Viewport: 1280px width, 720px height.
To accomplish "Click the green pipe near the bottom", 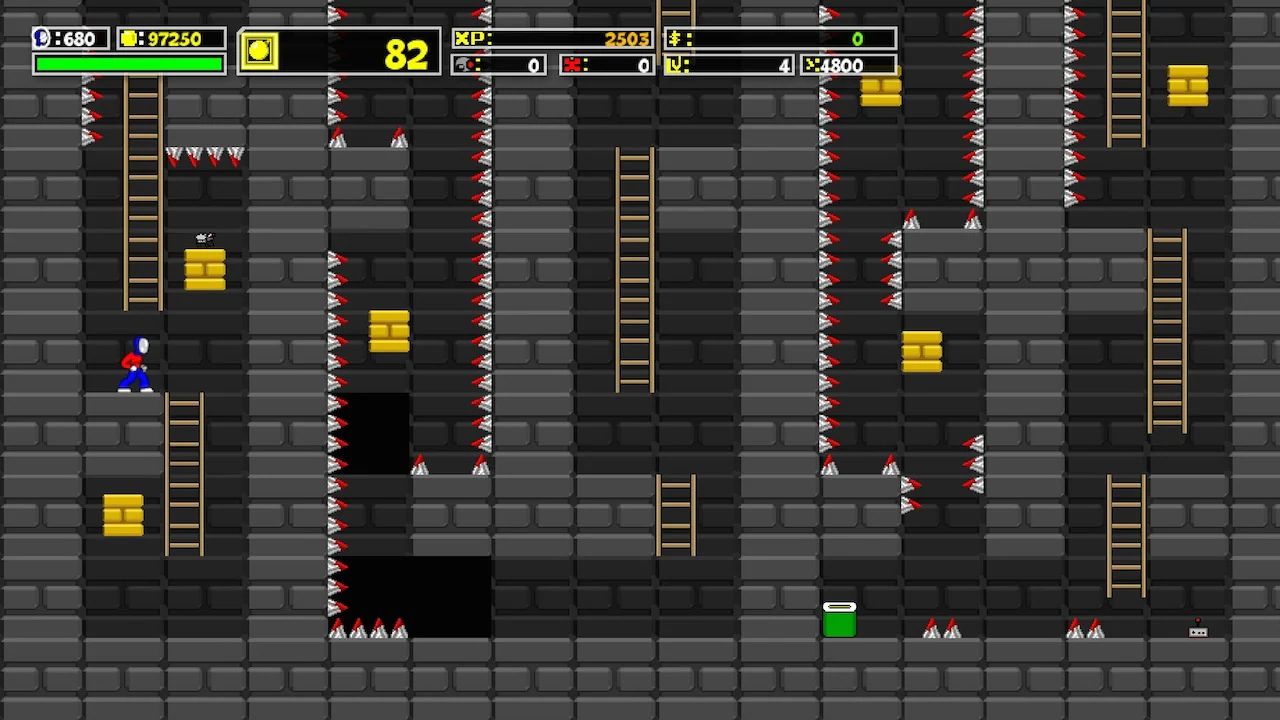I will pyautogui.click(x=841, y=618).
